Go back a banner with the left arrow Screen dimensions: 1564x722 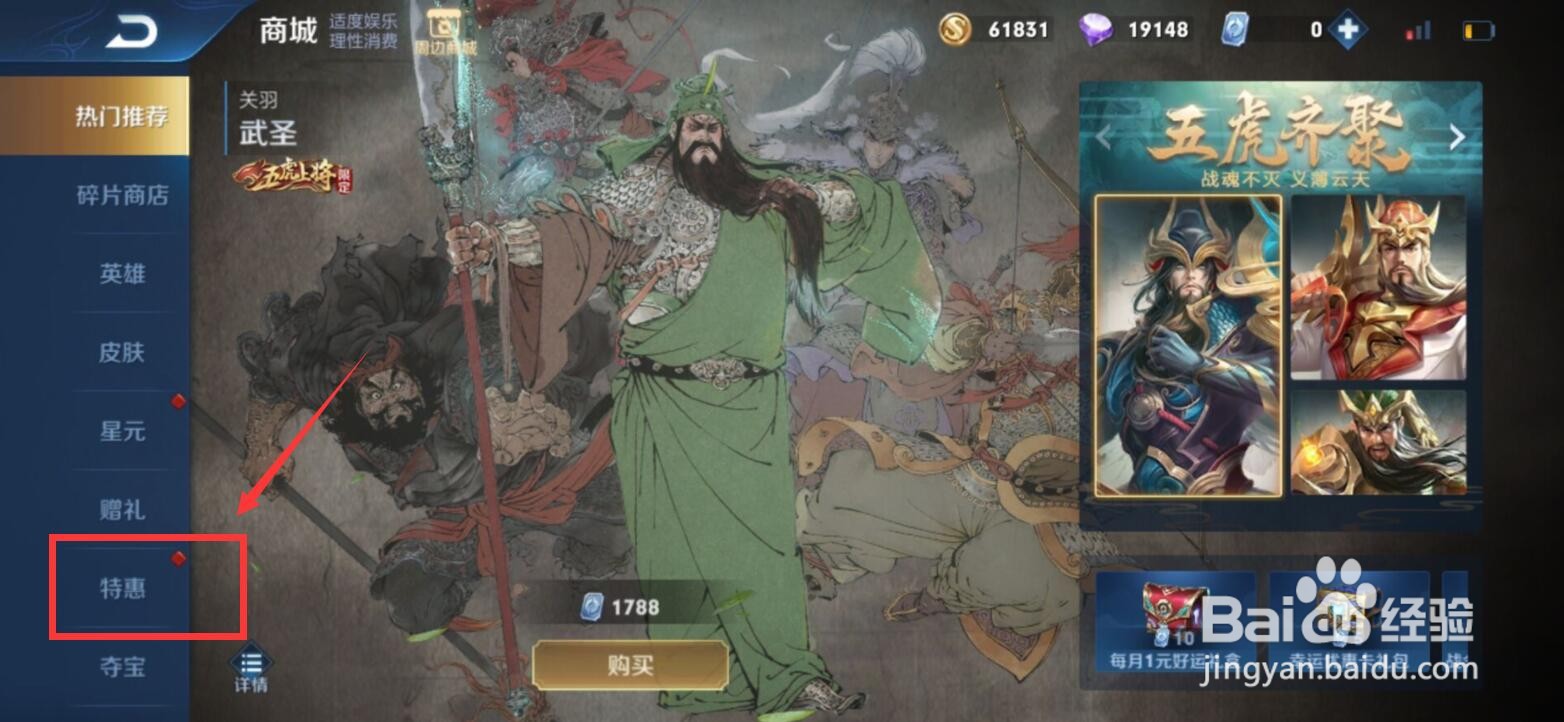click(x=1102, y=135)
